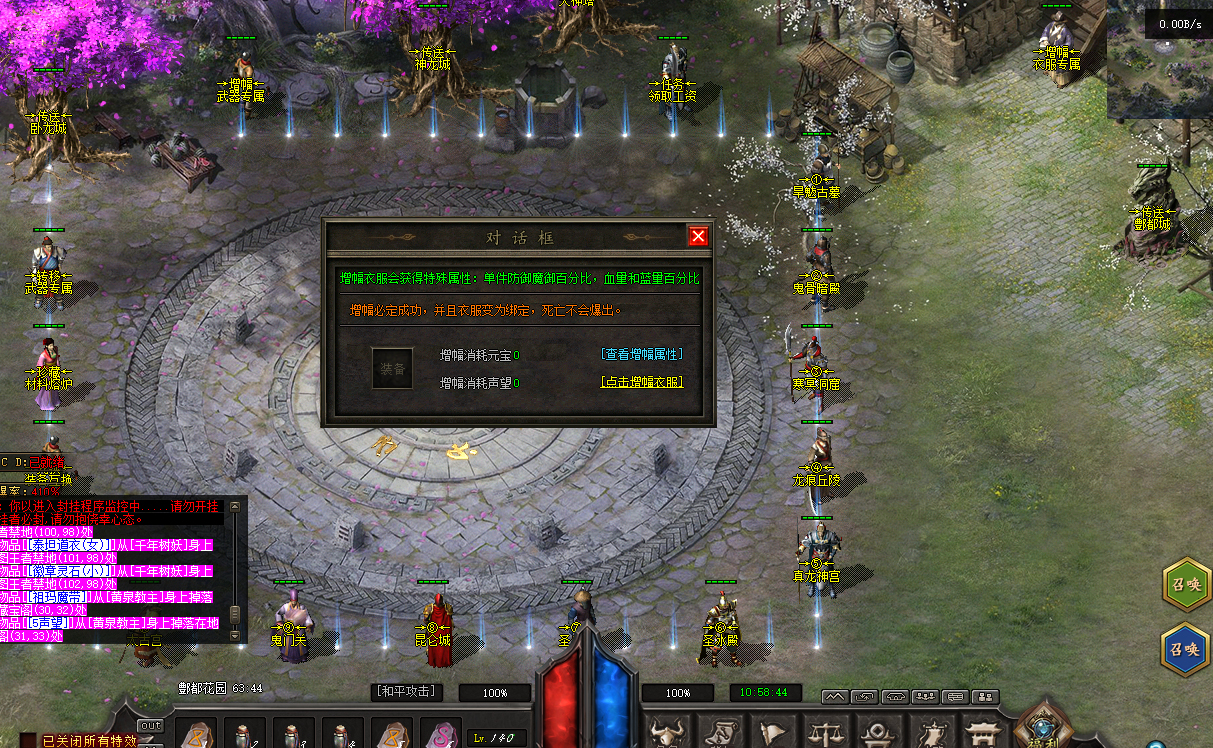Open the flag menu icon
This screenshot has height=748, width=1213.
coord(771,733)
